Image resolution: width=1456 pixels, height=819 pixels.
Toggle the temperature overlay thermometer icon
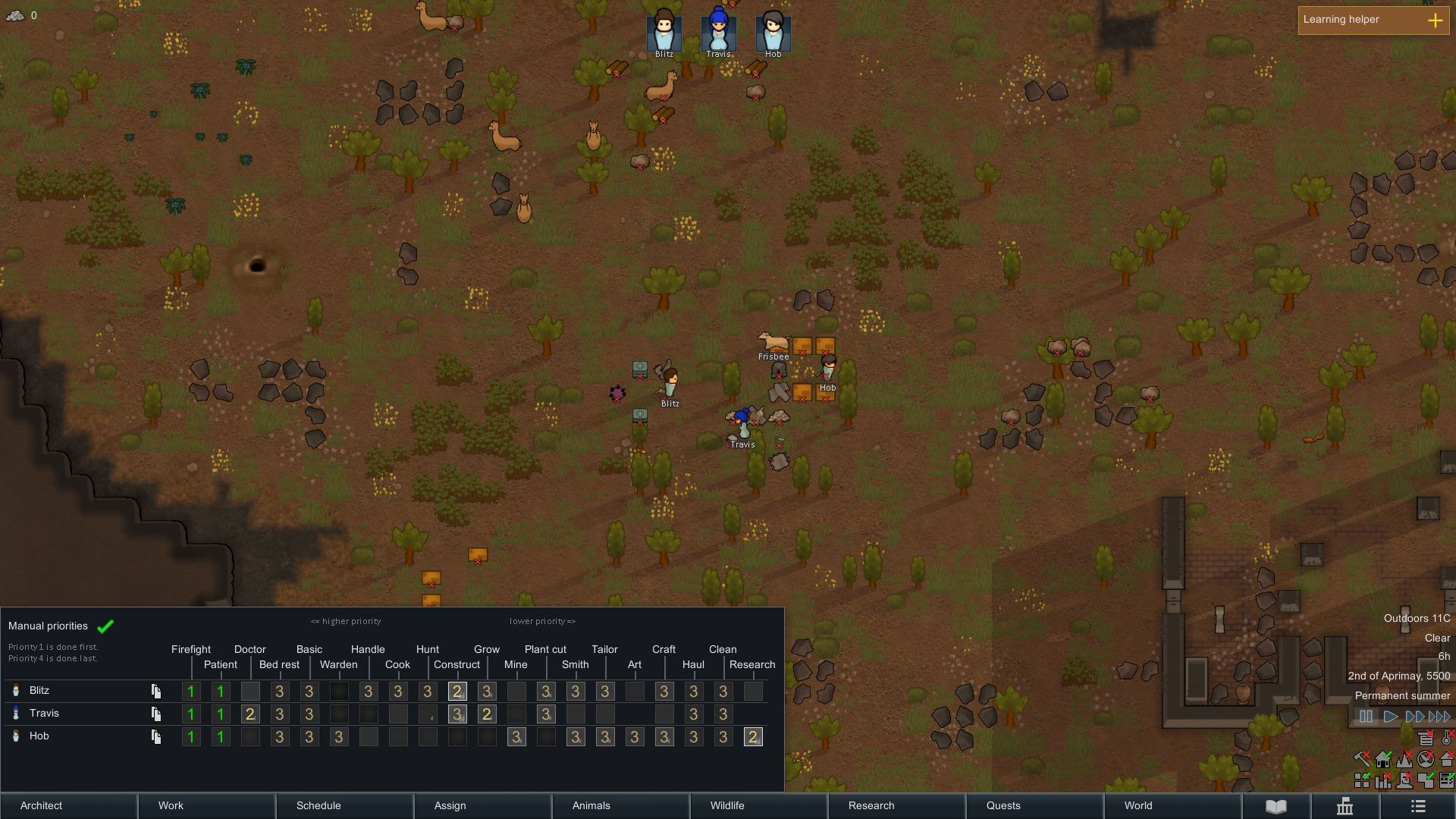pos(1447,738)
